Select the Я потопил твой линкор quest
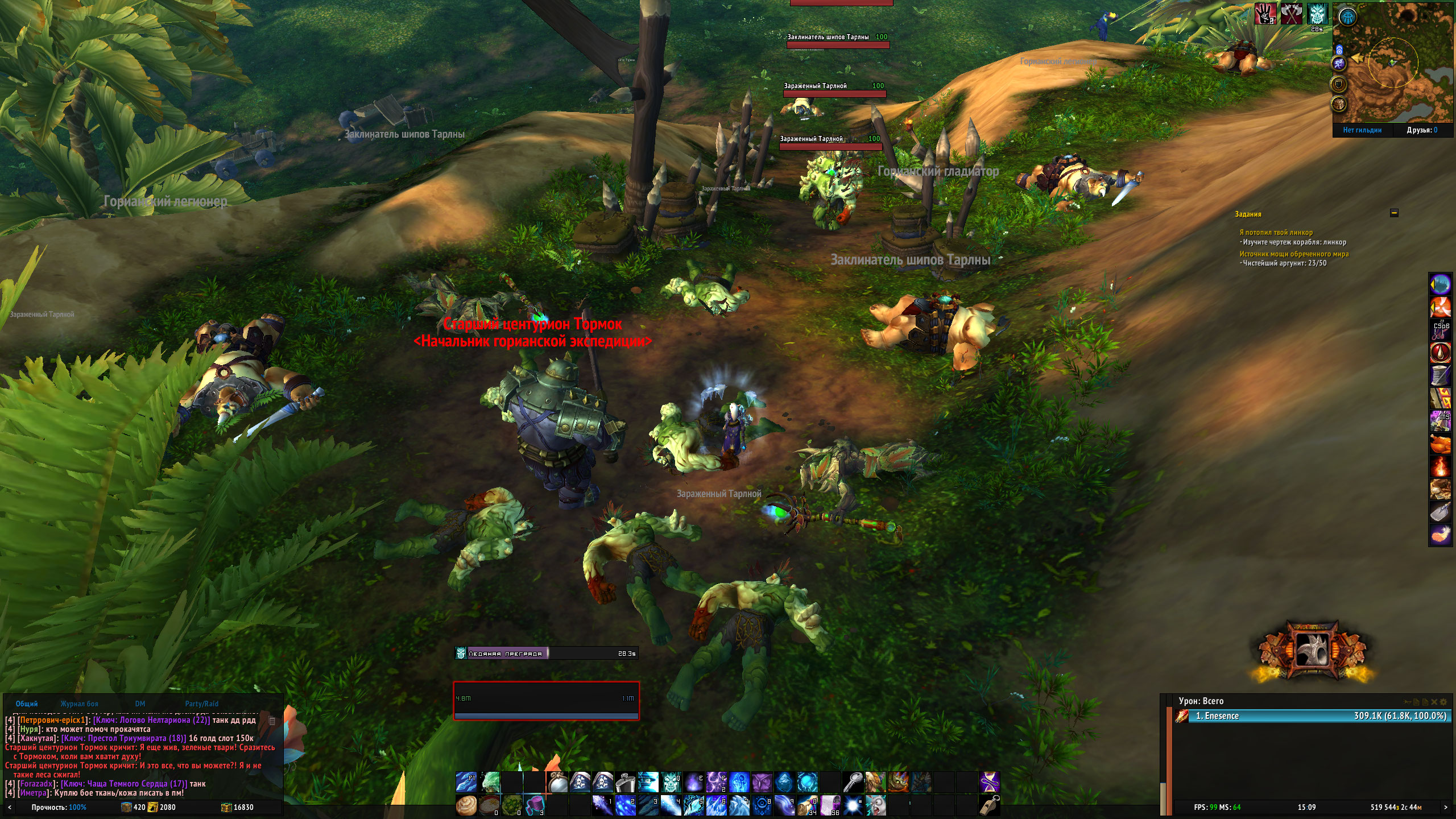 coord(1276,233)
